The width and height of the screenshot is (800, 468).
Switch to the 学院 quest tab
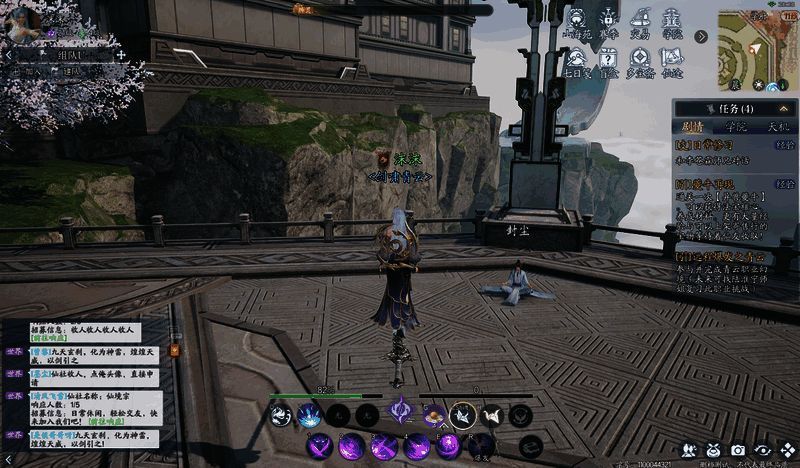coord(735,127)
